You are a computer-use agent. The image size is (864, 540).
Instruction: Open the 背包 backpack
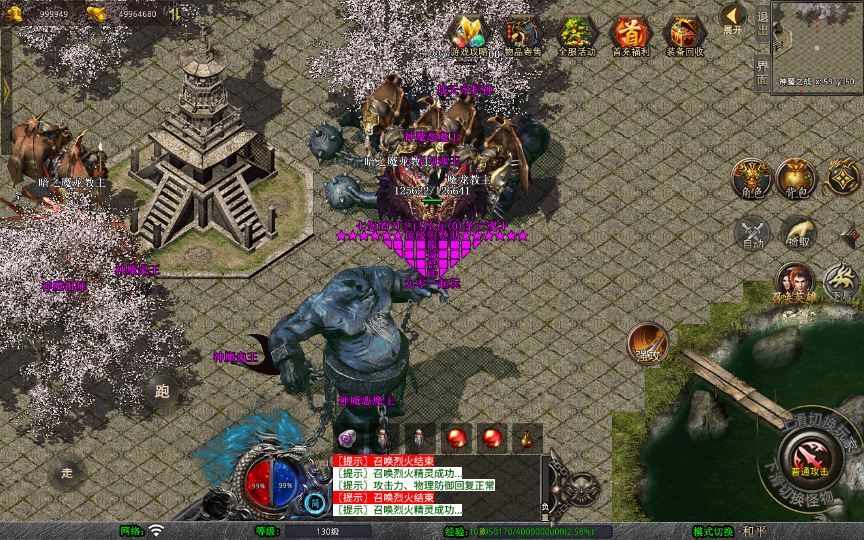[x=796, y=178]
